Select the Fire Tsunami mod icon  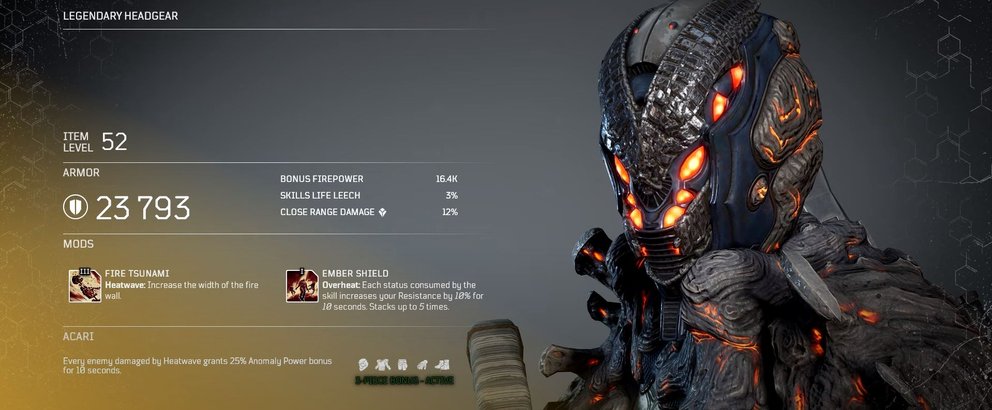84,285
